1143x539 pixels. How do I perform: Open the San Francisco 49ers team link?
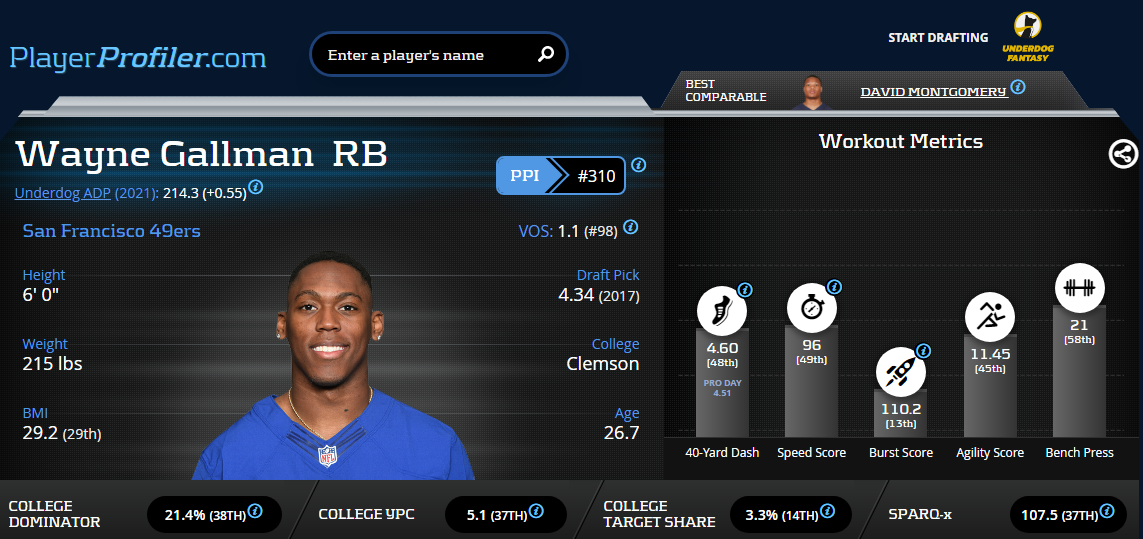111,231
